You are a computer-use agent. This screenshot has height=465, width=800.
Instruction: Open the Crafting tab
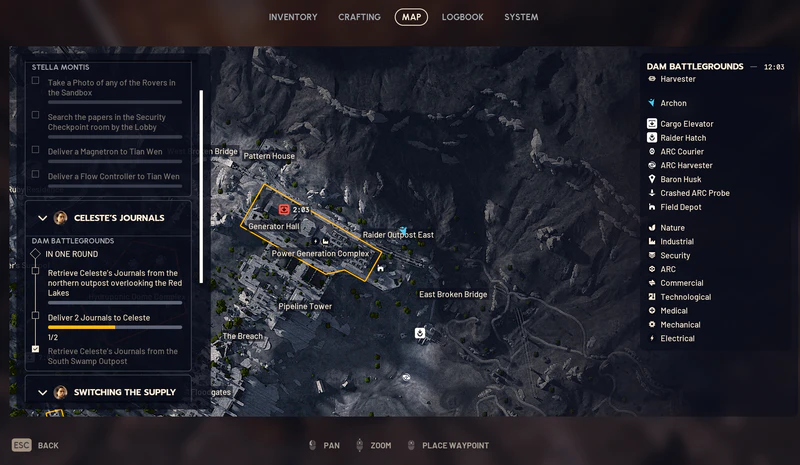(359, 17)
